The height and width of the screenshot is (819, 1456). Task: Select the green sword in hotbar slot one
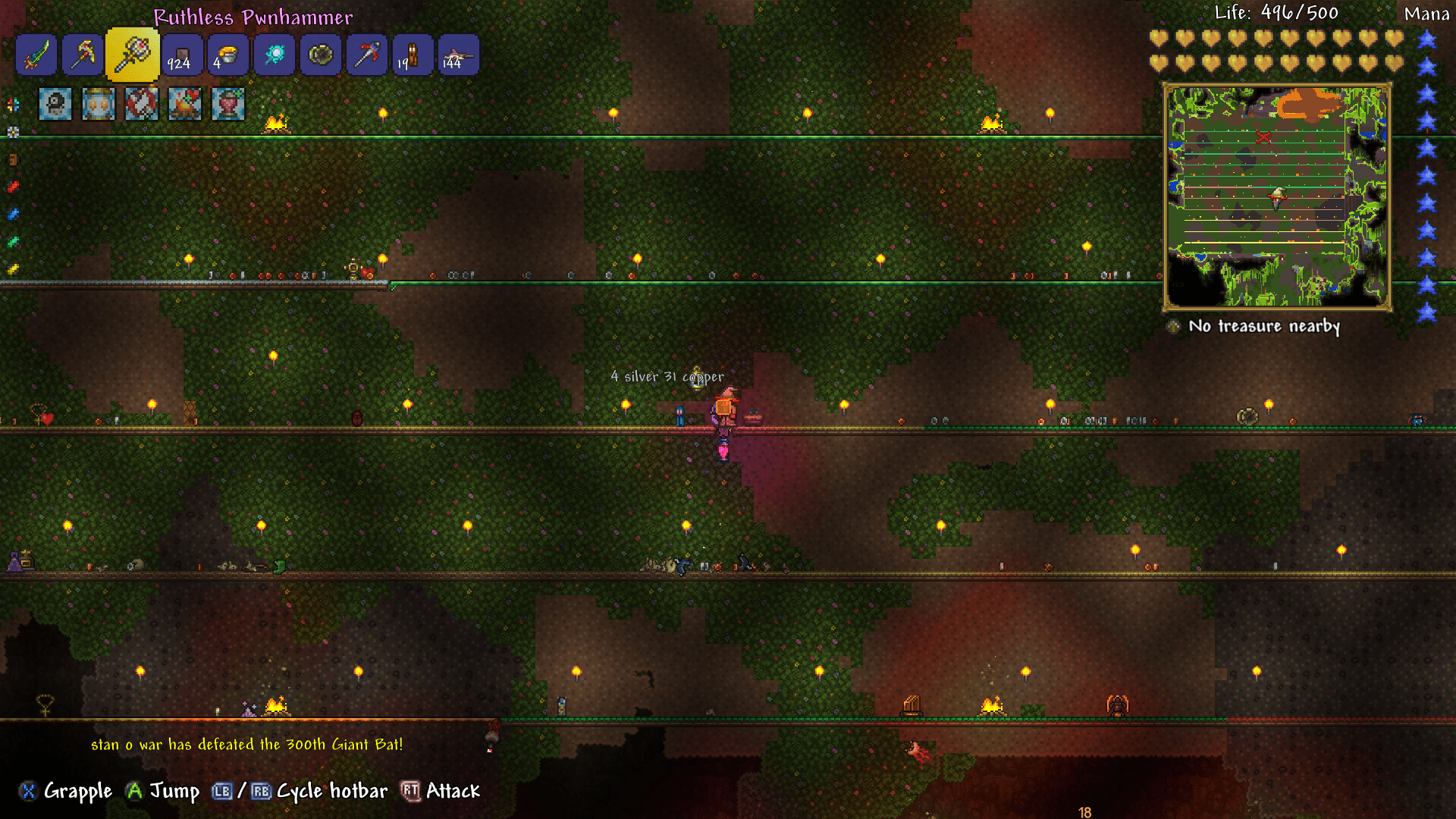tap(36, 55)
